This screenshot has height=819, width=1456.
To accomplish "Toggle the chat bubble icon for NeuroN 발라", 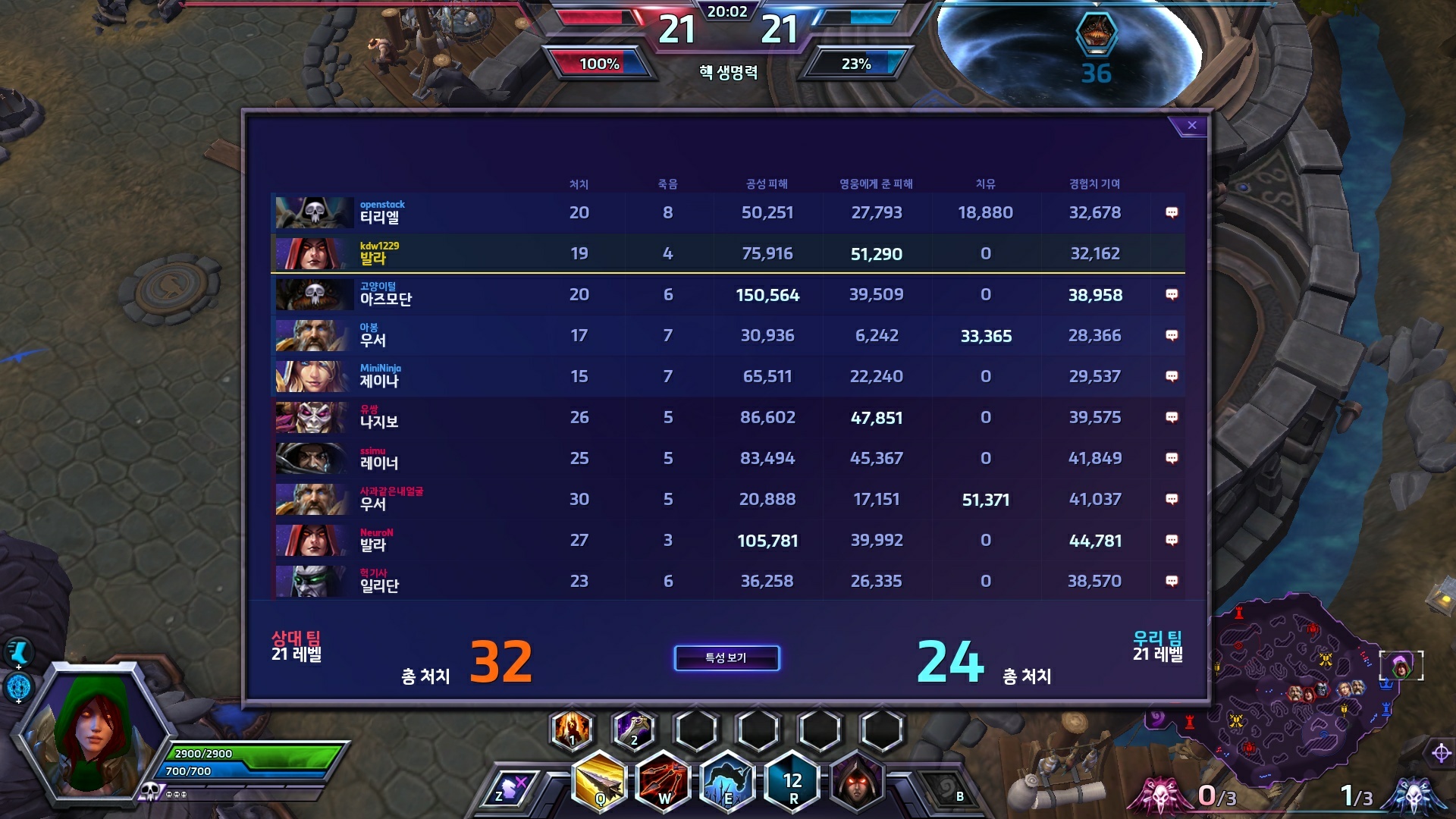I will tap(1172, 541).
